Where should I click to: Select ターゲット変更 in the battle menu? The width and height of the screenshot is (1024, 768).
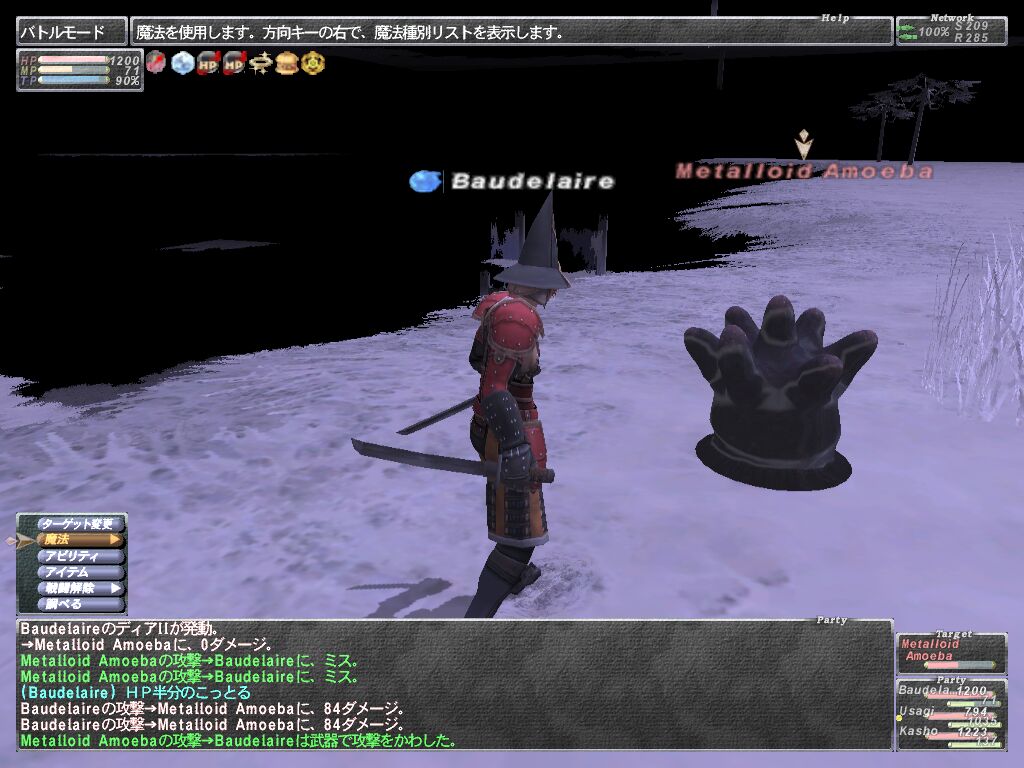point(77,524)
